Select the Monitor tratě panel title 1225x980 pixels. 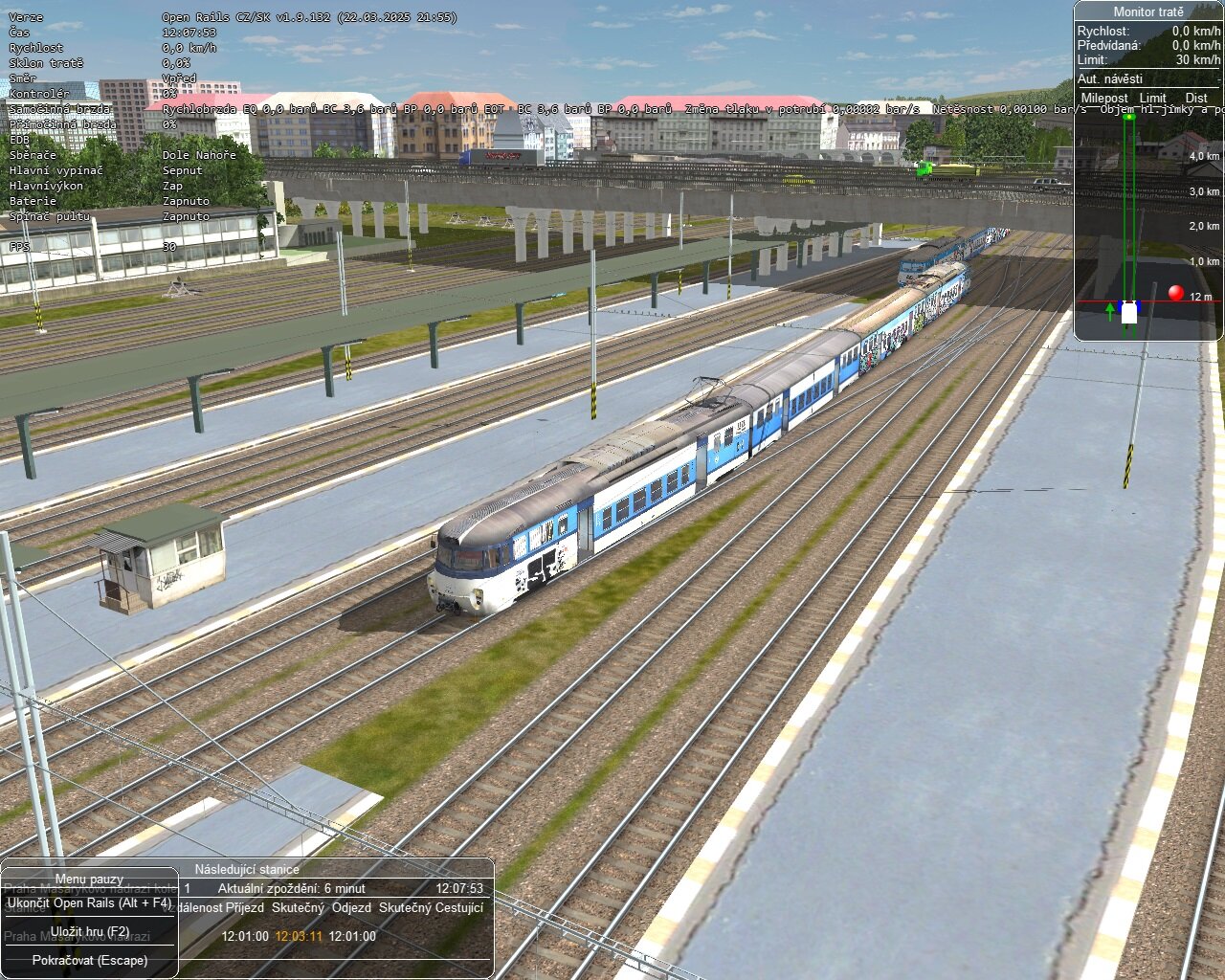1148,11
